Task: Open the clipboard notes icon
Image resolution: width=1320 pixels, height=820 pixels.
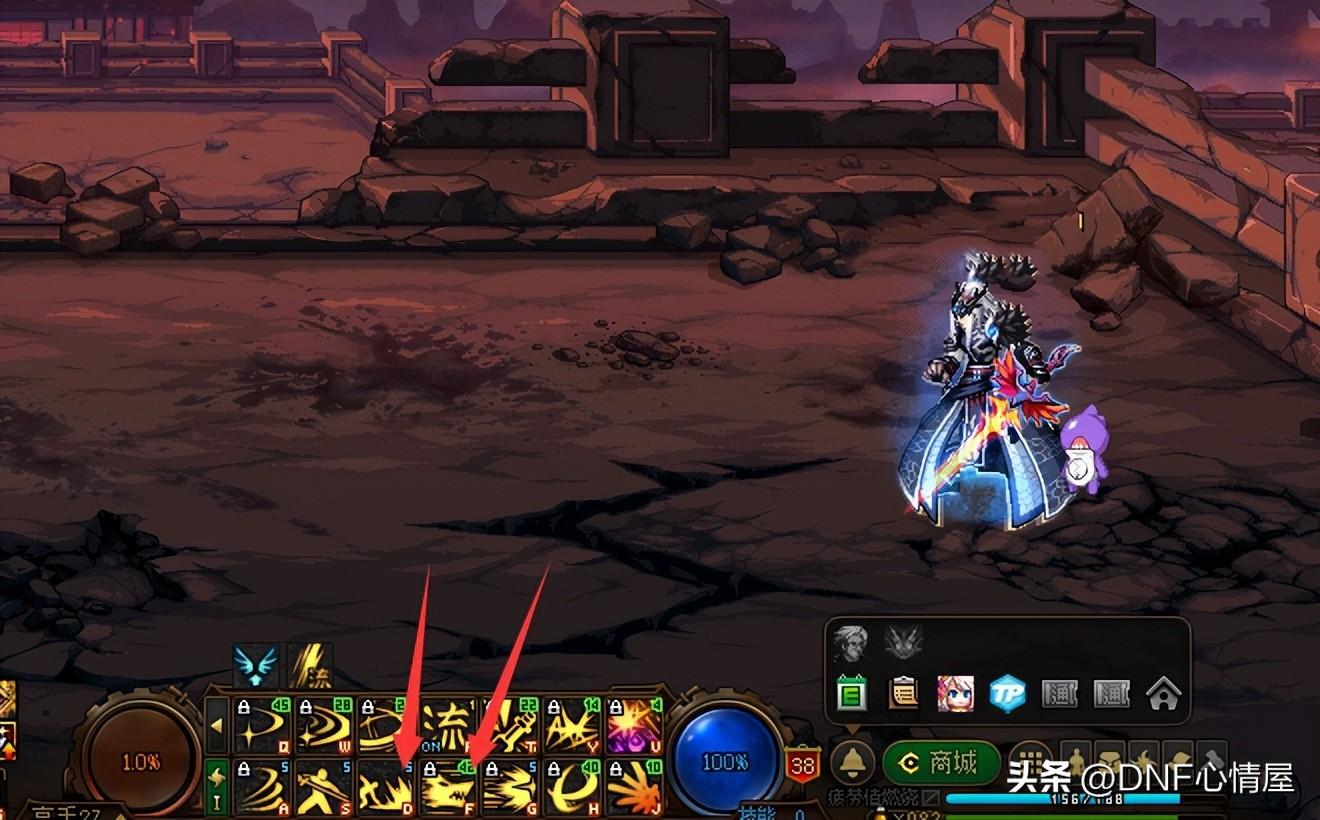Action: click(903, 693)
